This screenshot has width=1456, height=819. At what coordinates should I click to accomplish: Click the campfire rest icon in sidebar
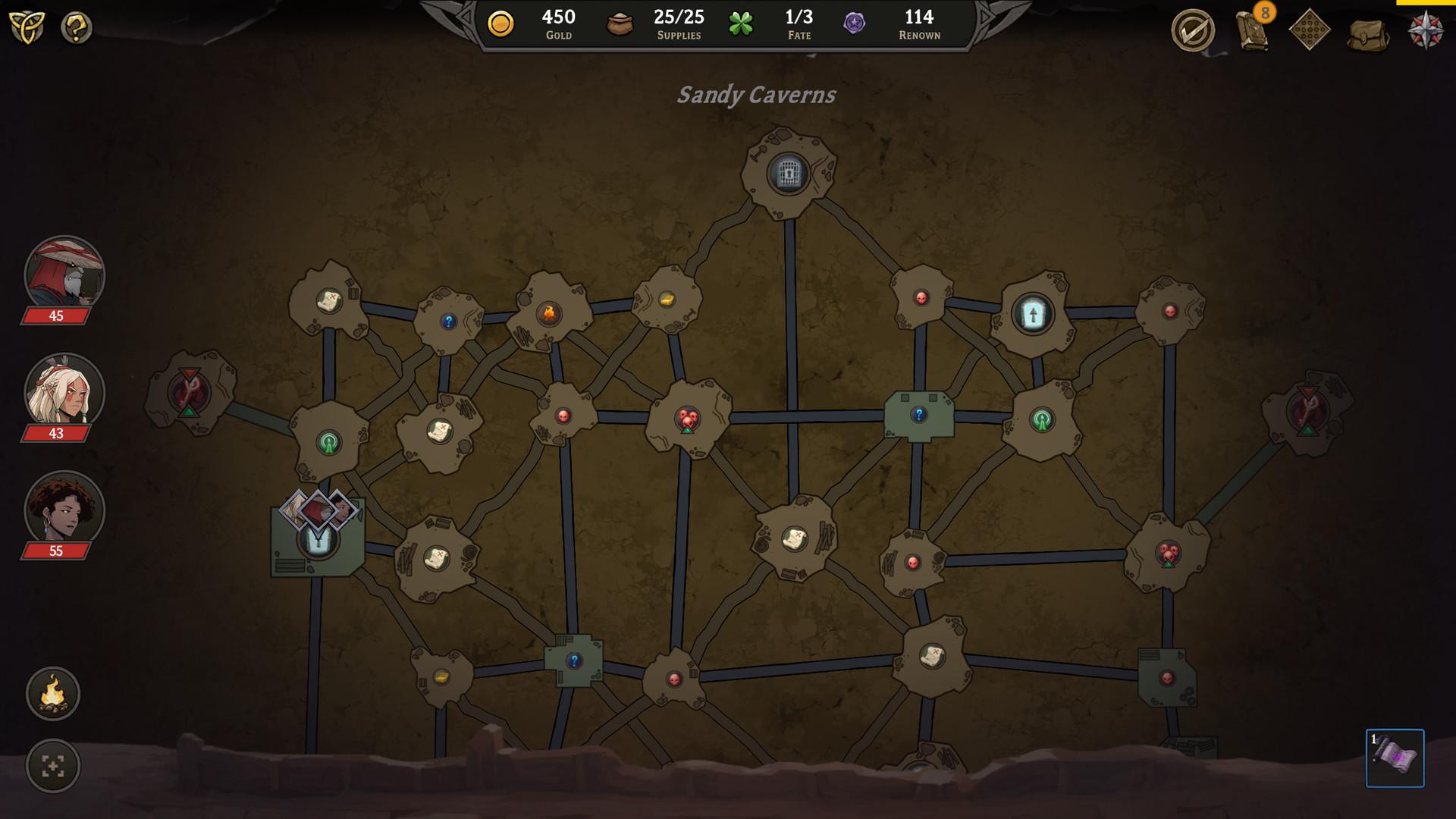52,694
